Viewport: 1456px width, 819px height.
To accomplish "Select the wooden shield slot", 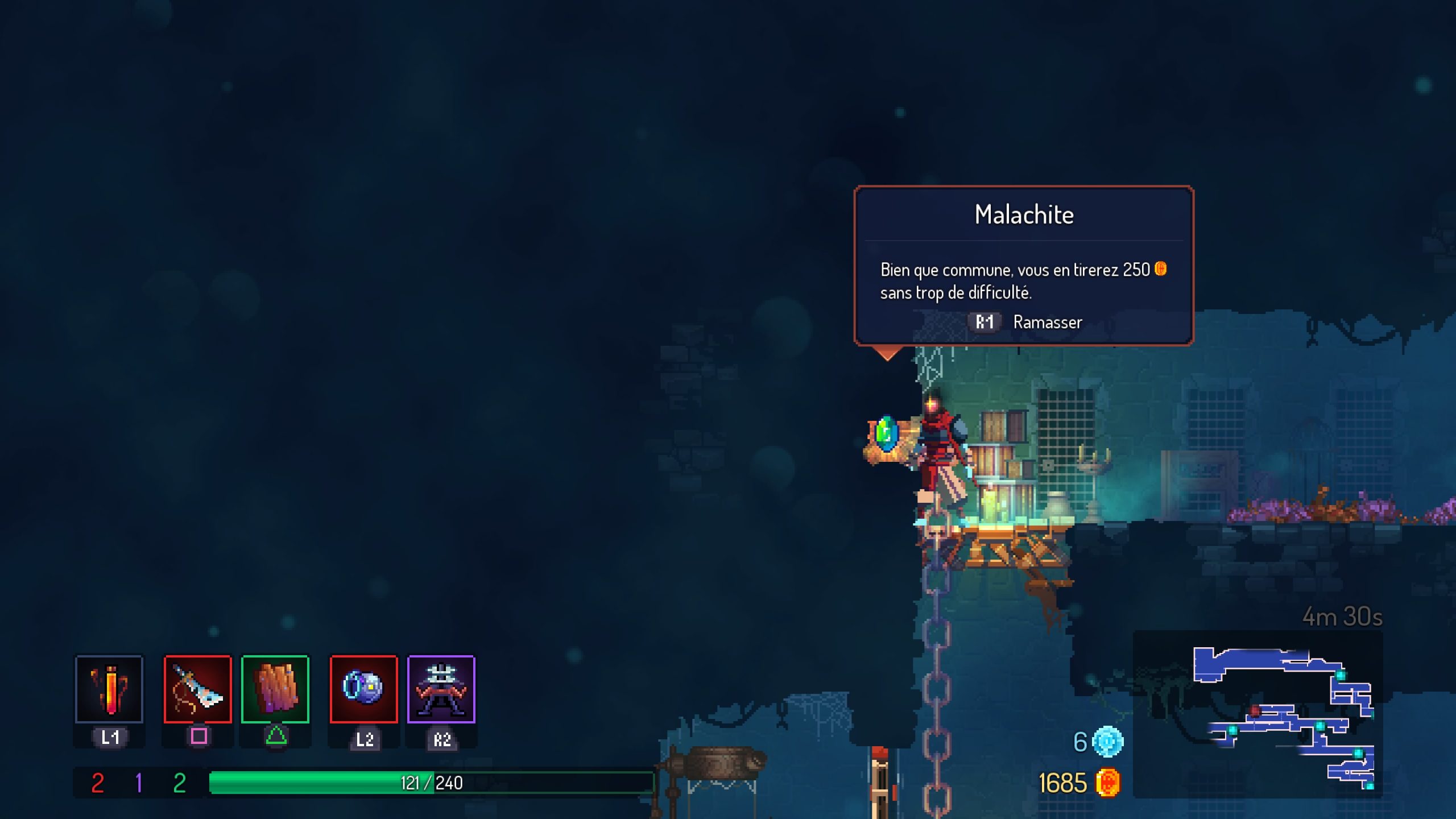I will [x=275, y=689].
